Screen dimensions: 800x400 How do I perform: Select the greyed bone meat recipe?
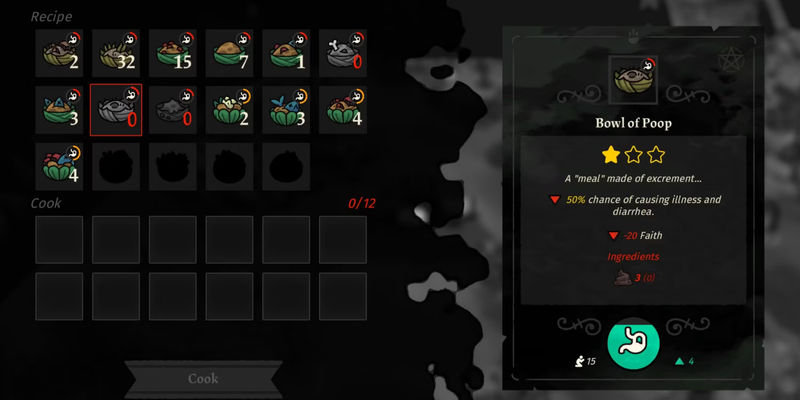(x=343, y=53)
